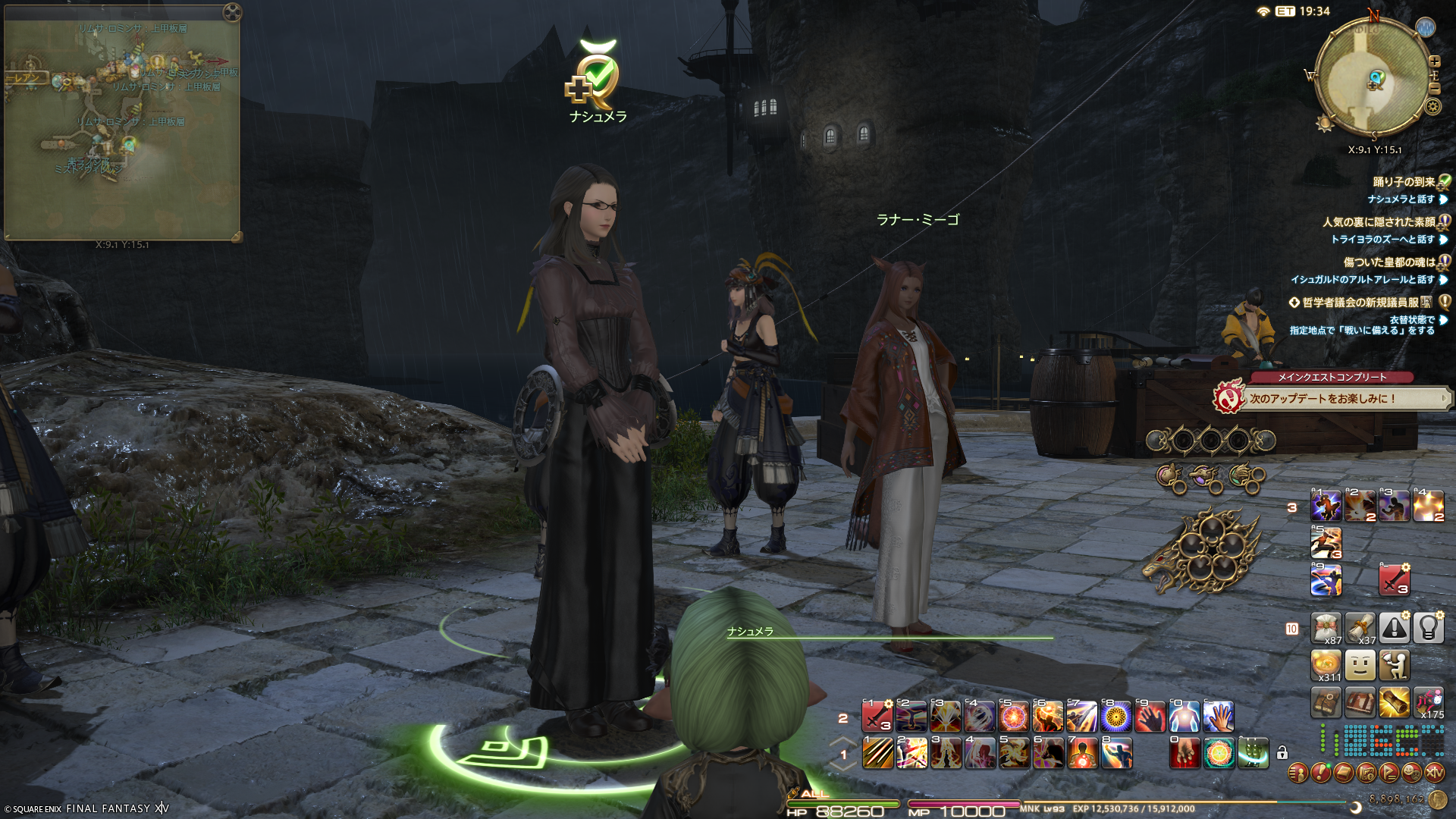Activate the diagonal slashes ability on hotbar 1
The image size is (1456, 819).
pos(878,754)
